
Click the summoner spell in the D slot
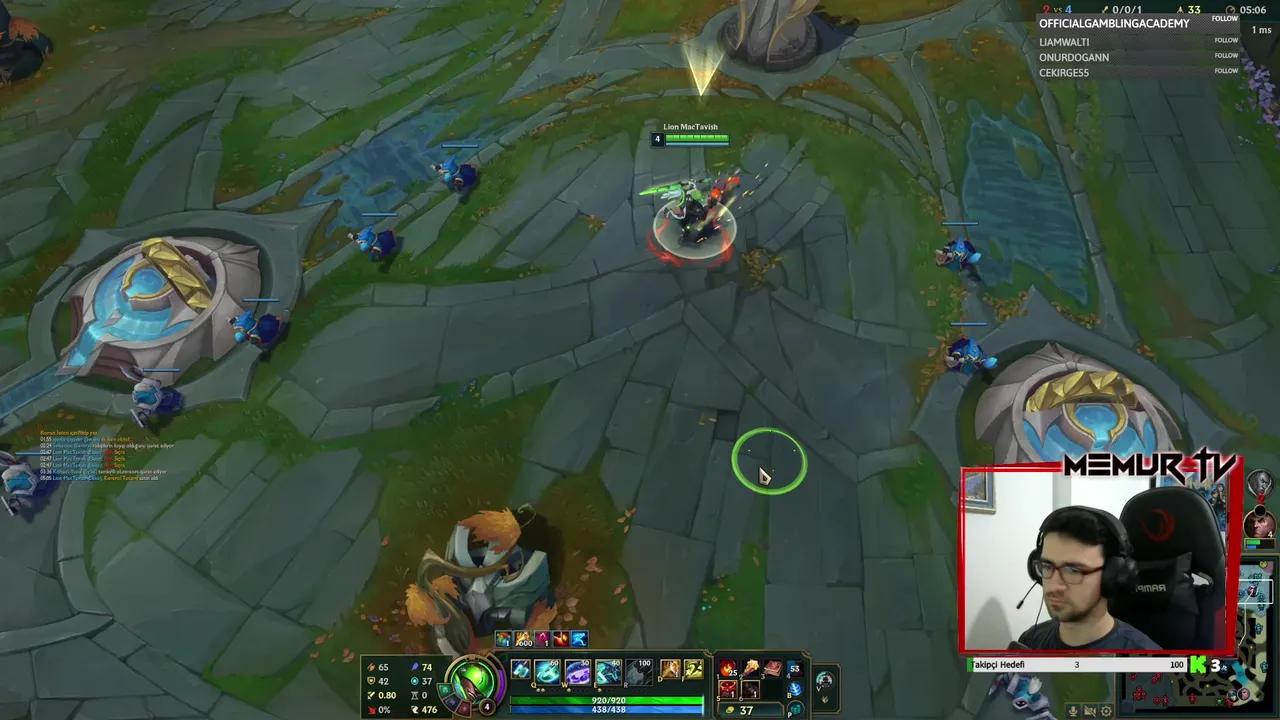[x=671, y=668]
